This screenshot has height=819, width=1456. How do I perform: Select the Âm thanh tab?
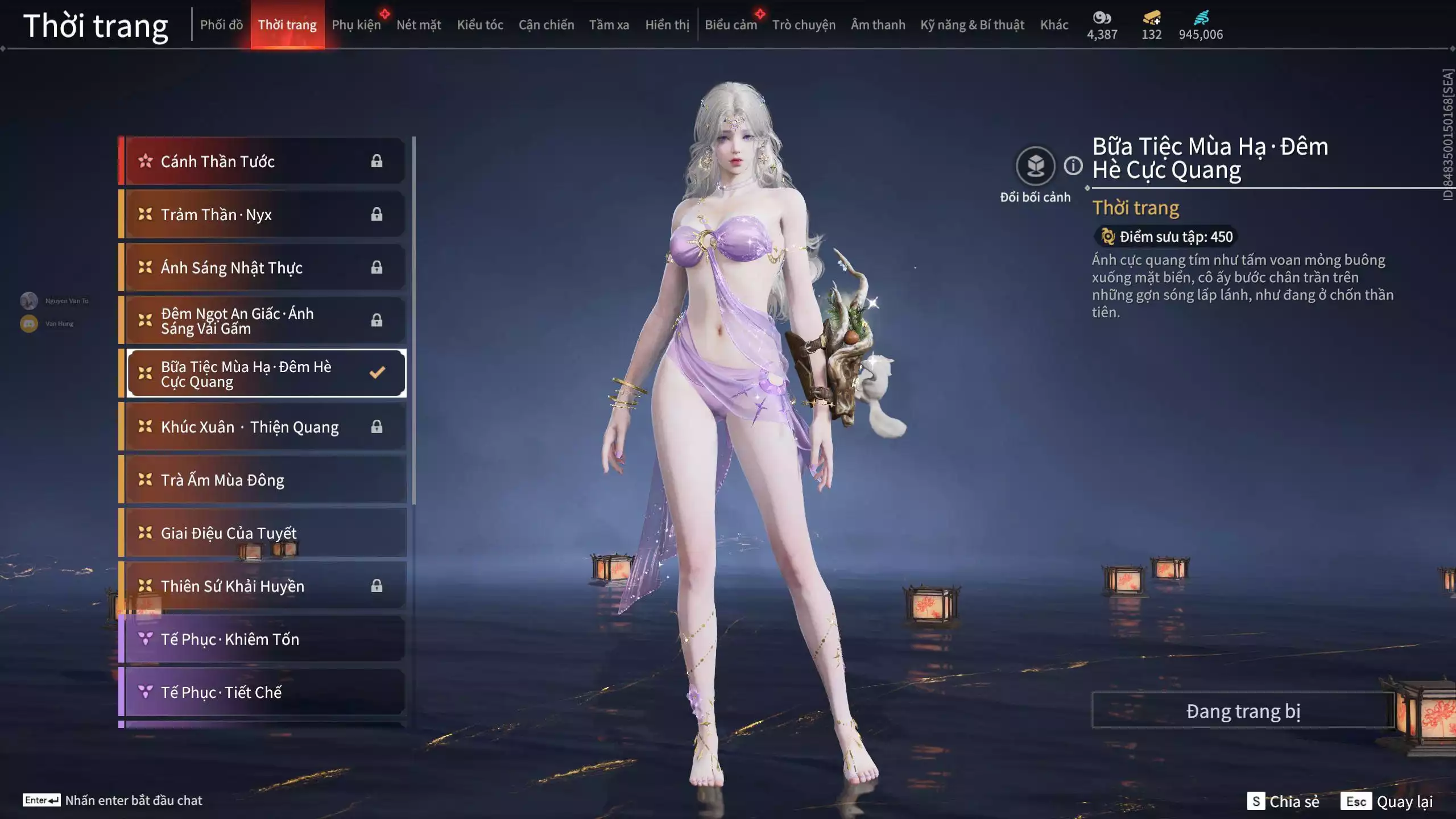click(x=878, y=25)
